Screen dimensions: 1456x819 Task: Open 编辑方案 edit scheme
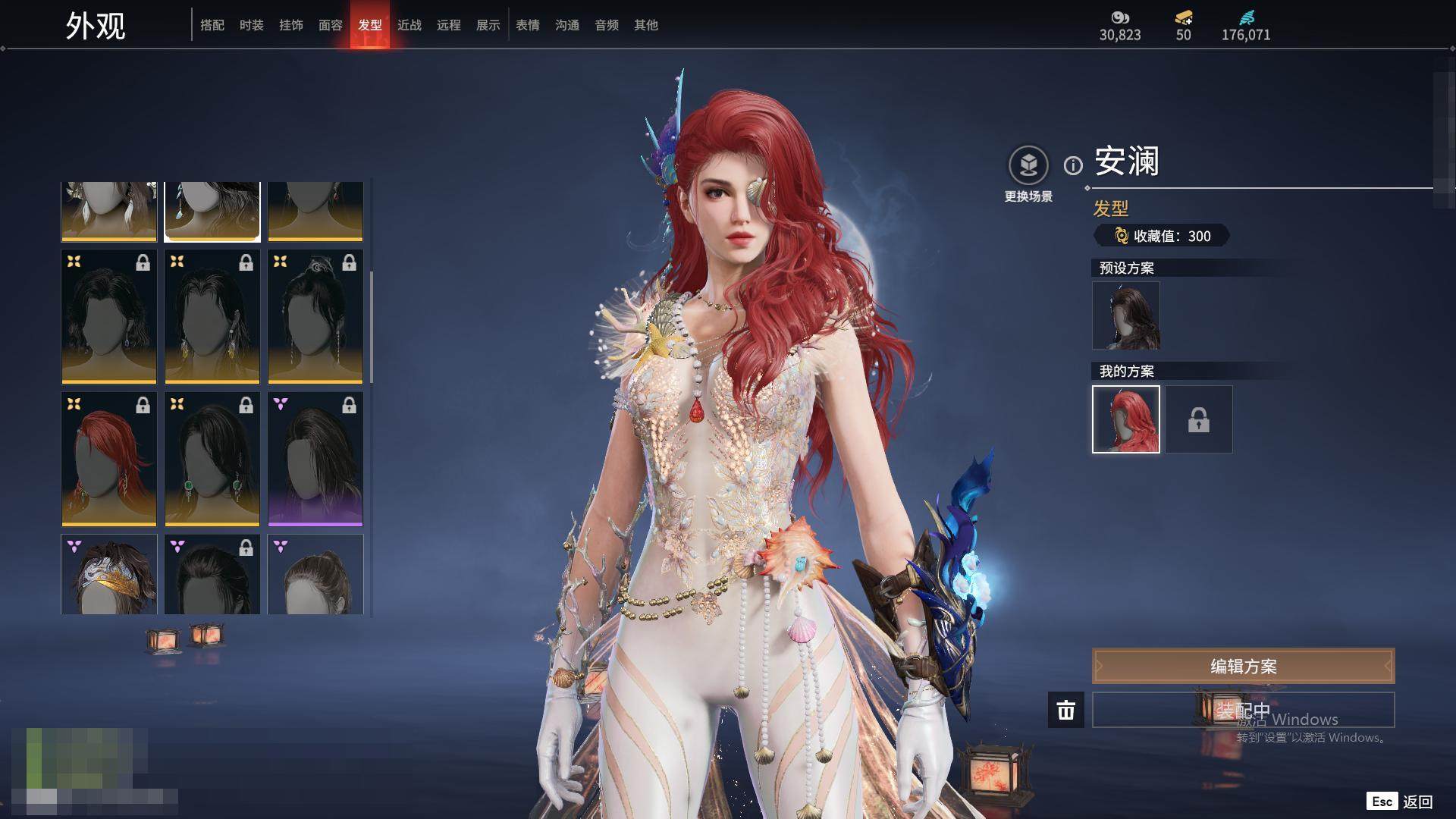(x=1243, y=666)
